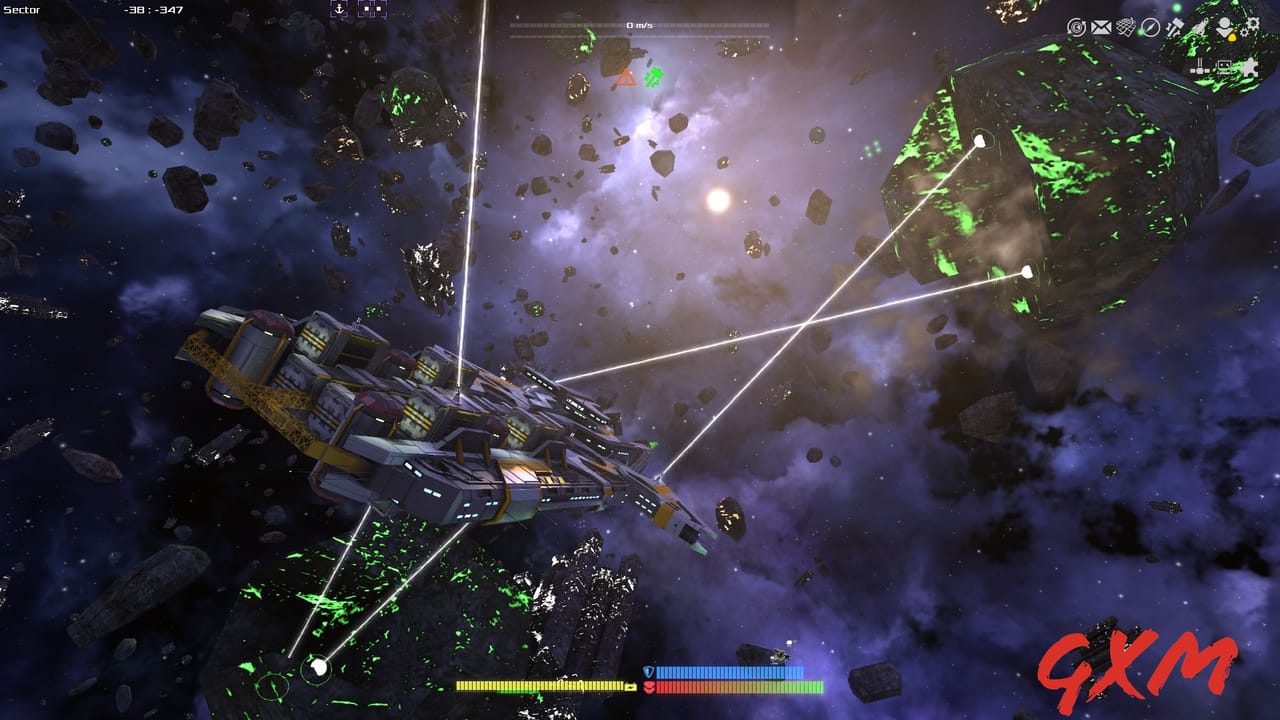Select the compass sector overview icon
This screenshot has height=720, width=1280.
pyautogui.click(x=1150, y=27)
